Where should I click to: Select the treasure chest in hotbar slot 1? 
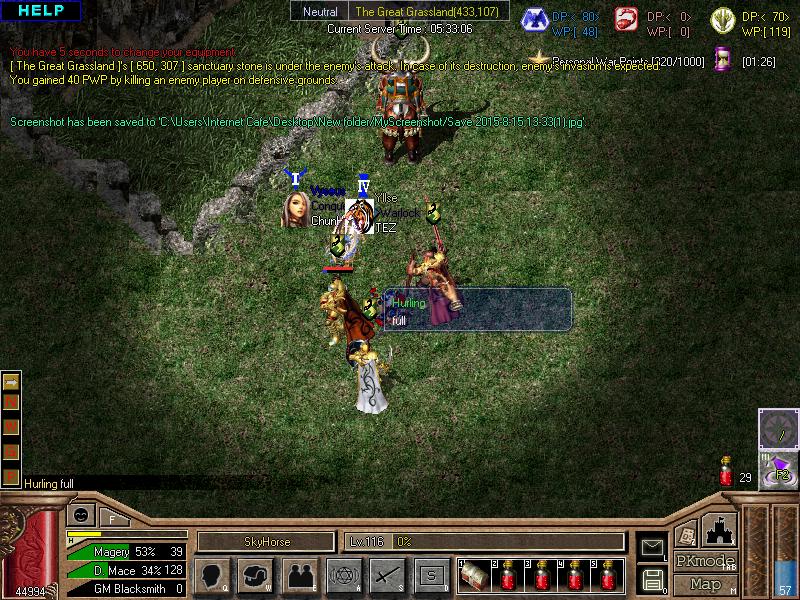click(473, 577)
